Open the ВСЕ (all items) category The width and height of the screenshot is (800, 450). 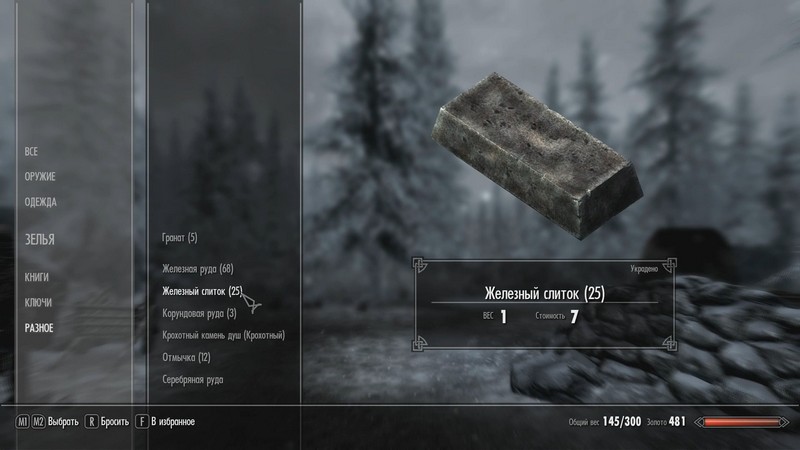pyautogui.click(x=31, y=151)
